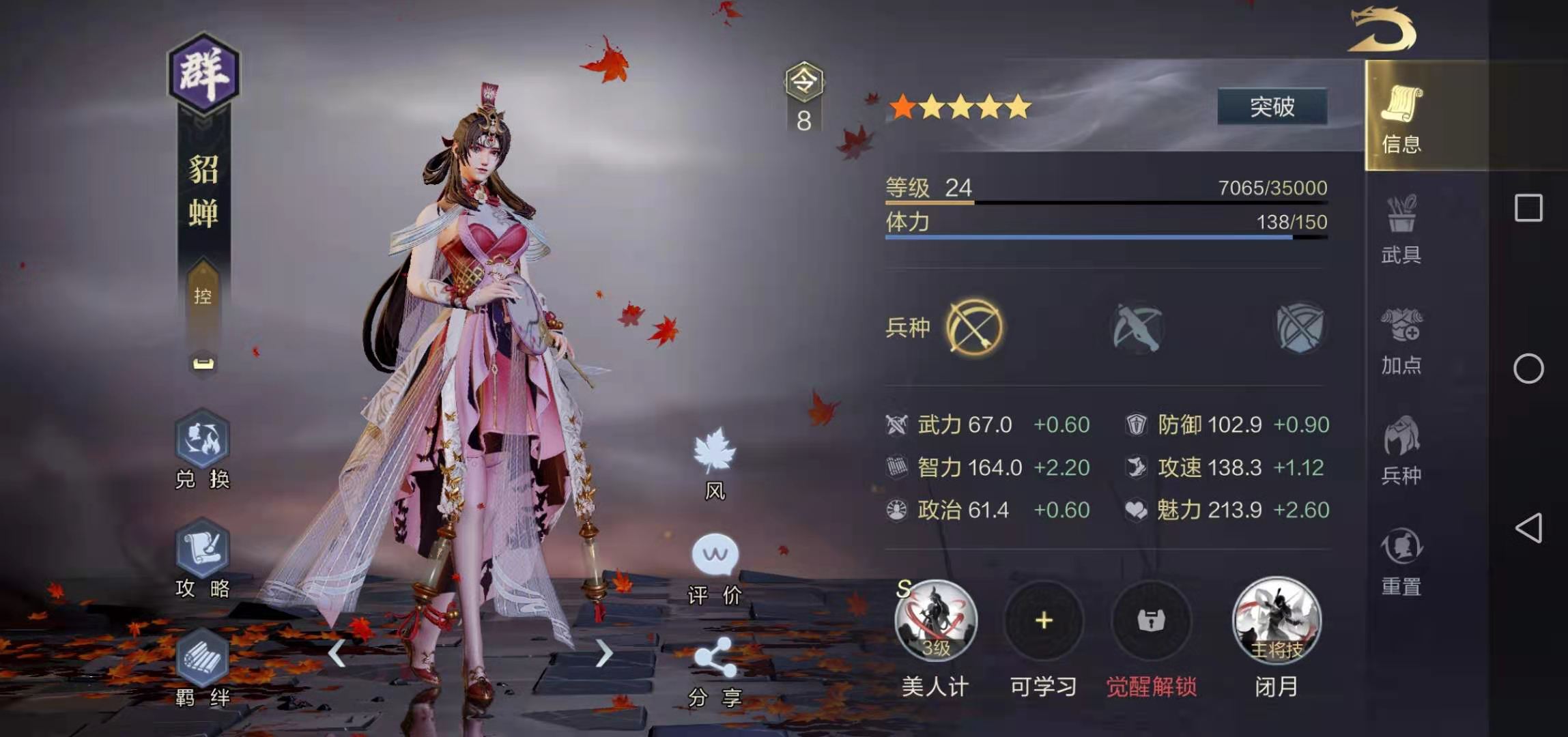Switch to the 信息 info tab
The image size is (1568, 737).
(1401, 116)
